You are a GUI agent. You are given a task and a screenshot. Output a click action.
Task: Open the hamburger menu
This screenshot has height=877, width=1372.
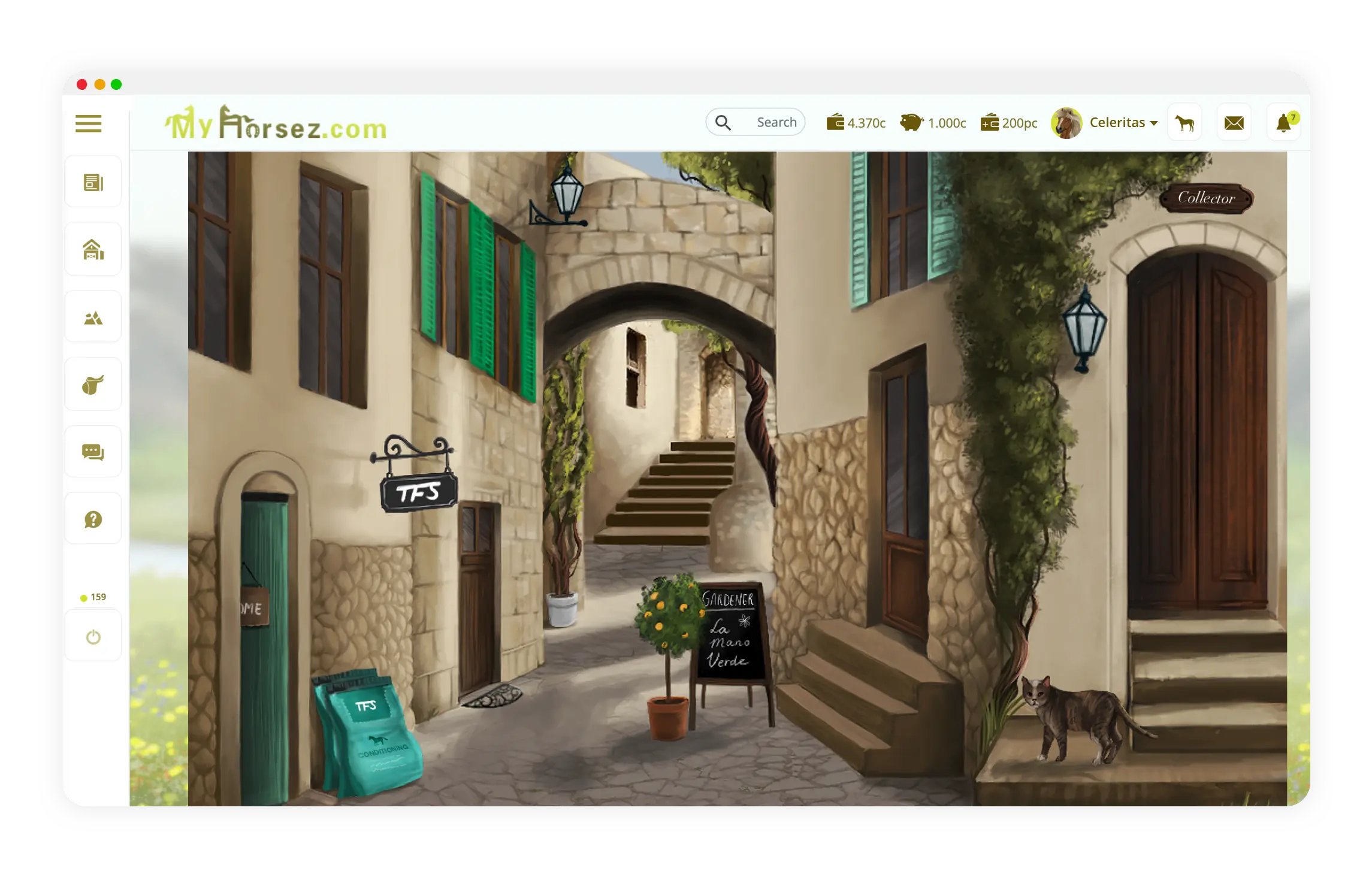pos(87,123)
